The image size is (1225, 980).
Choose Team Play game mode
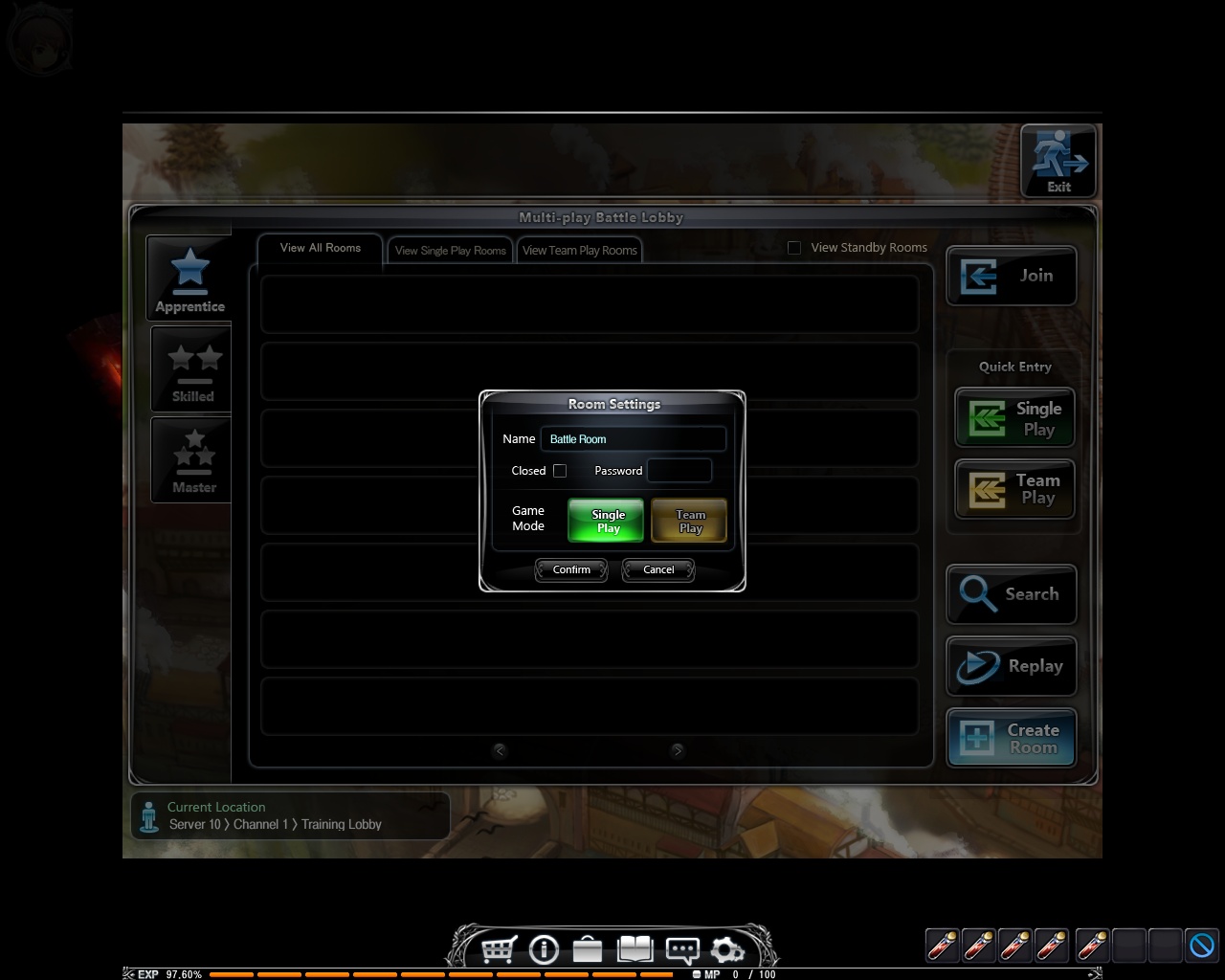point(689,521)
